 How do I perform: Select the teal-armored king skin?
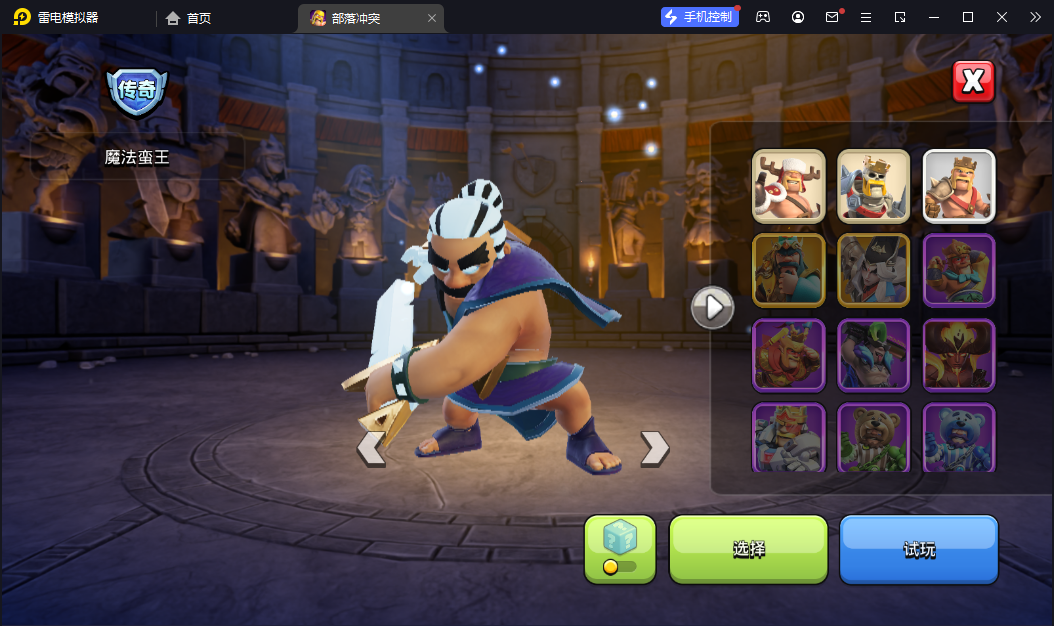[x=788, y=270]
